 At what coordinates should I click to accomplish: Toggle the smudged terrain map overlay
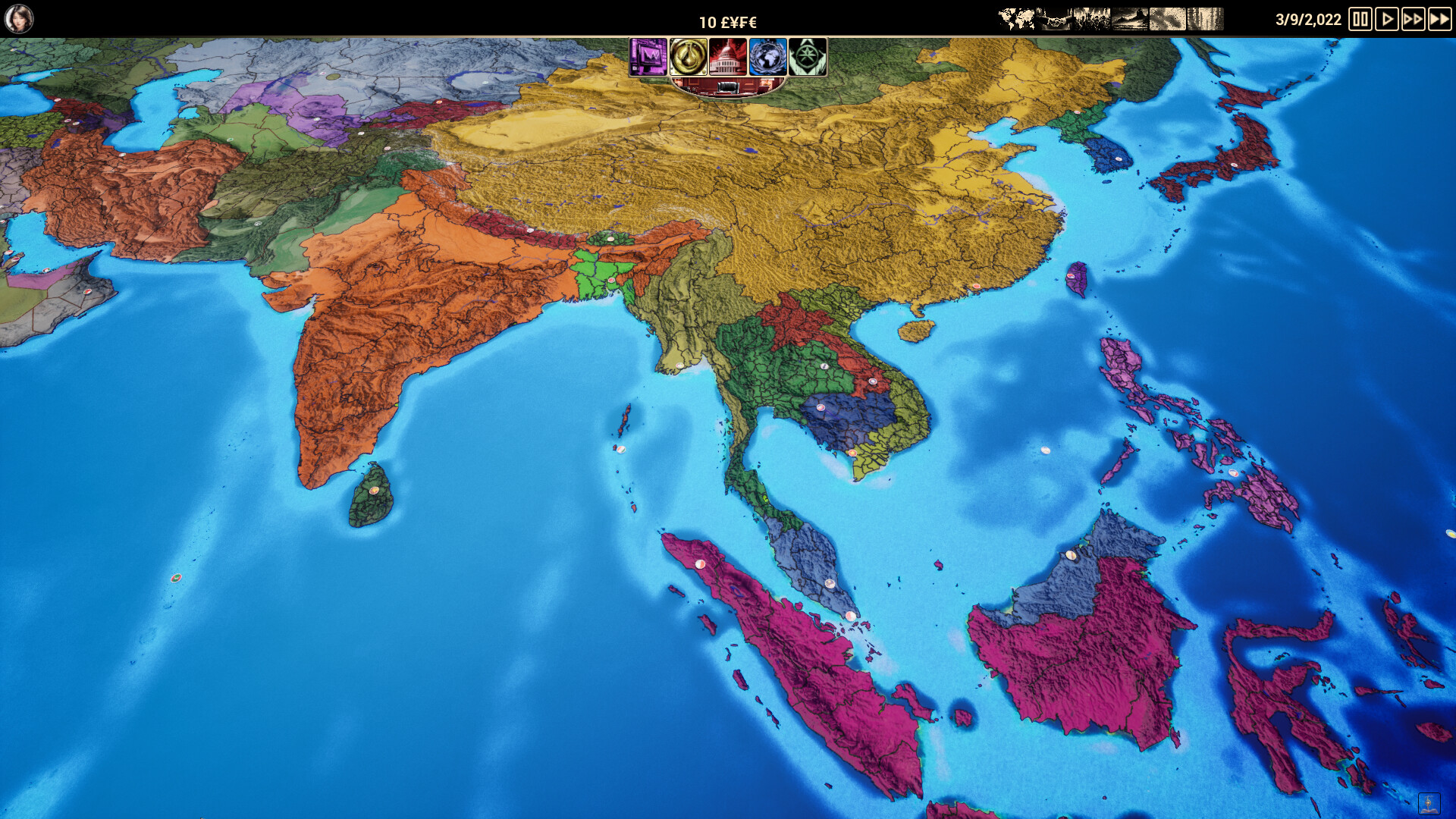1166,17
